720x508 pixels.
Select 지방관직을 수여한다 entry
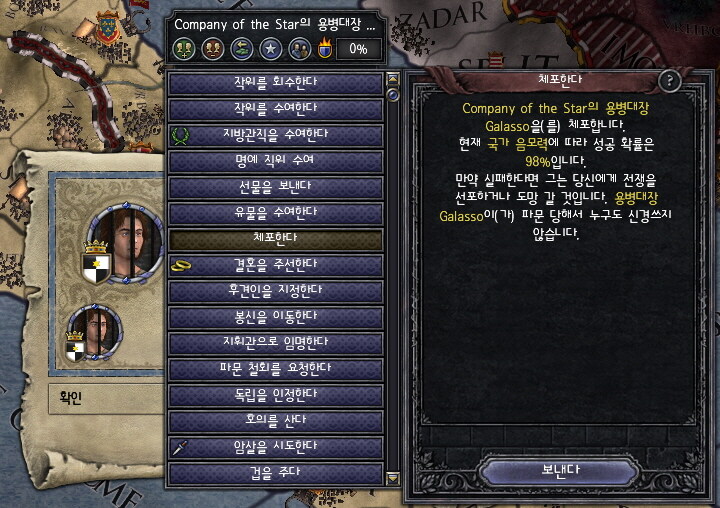click(276, 134)
